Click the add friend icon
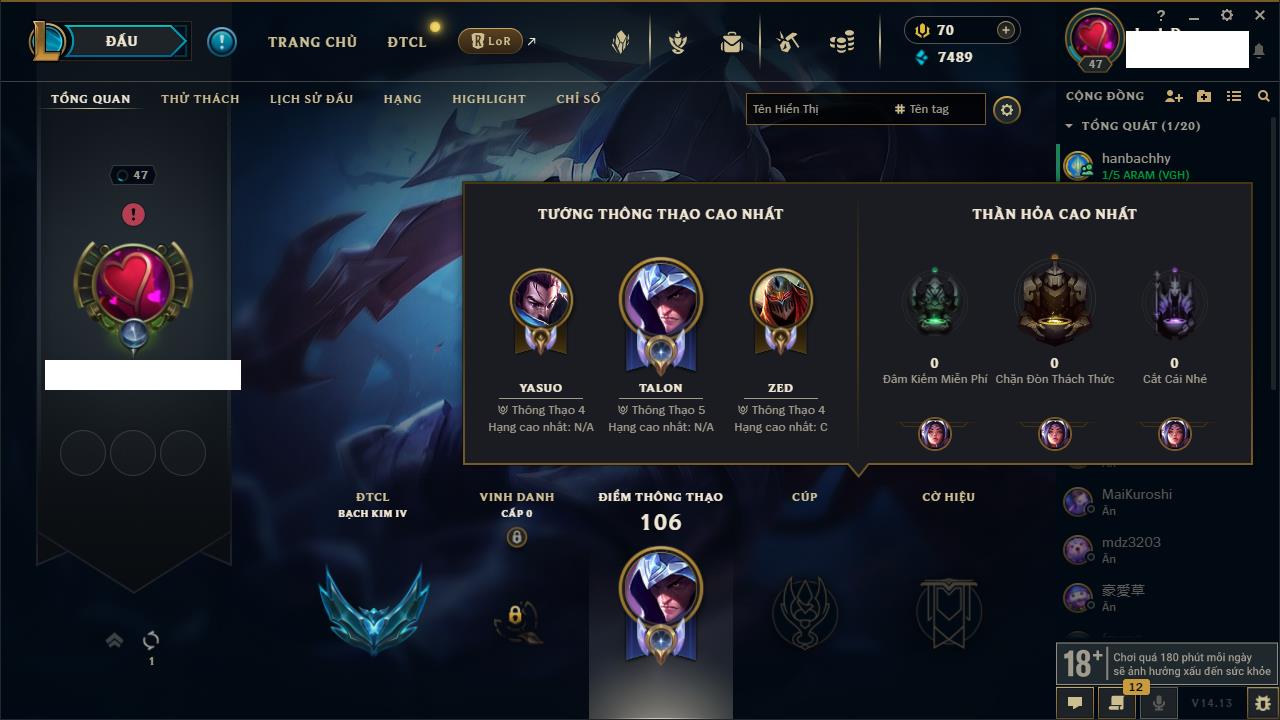Screen dimensions: 1280x720 point(1174,96)
